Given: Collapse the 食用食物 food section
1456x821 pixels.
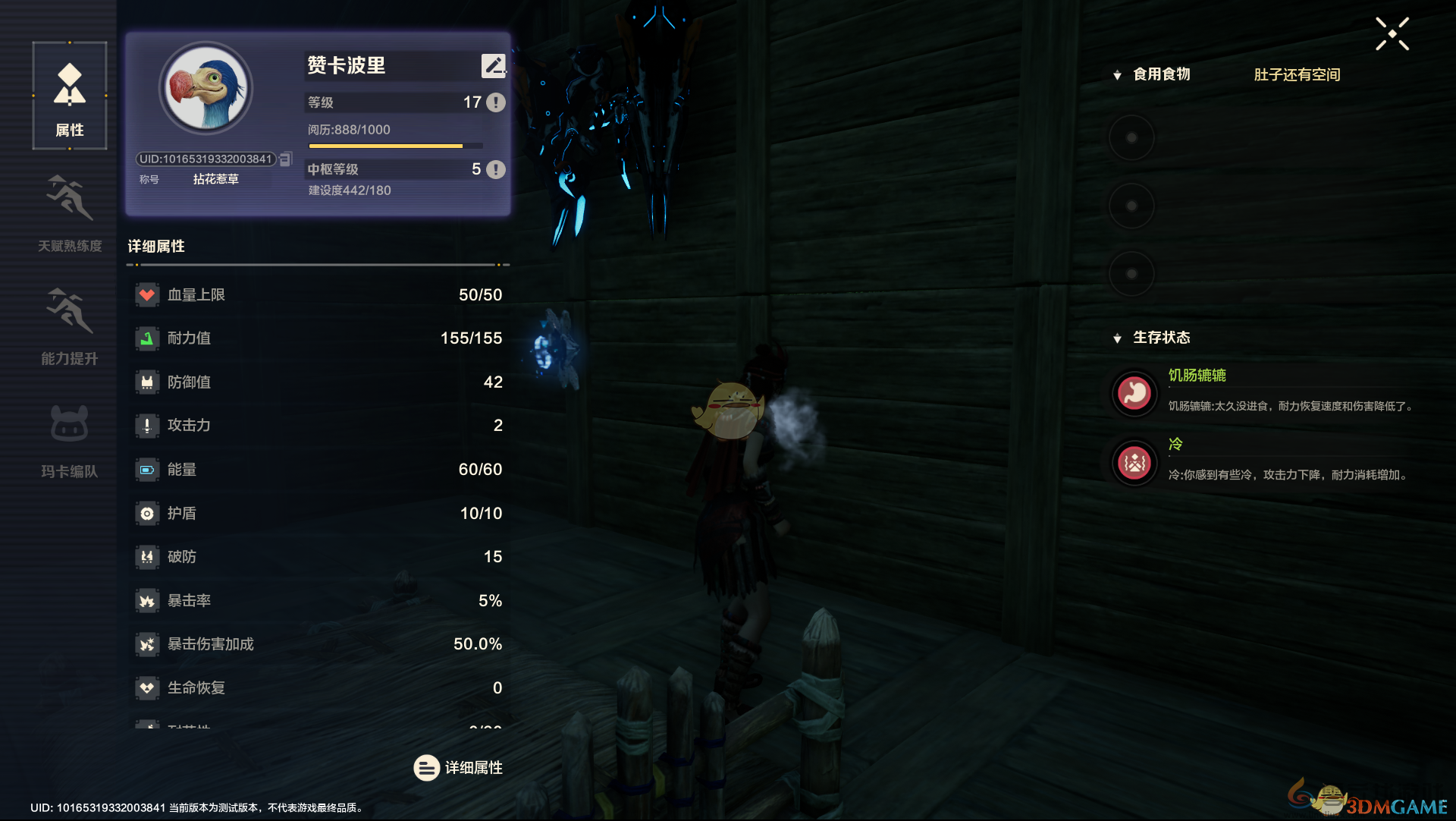Looking at the screenshot, I should click(x=1117, y=75).
